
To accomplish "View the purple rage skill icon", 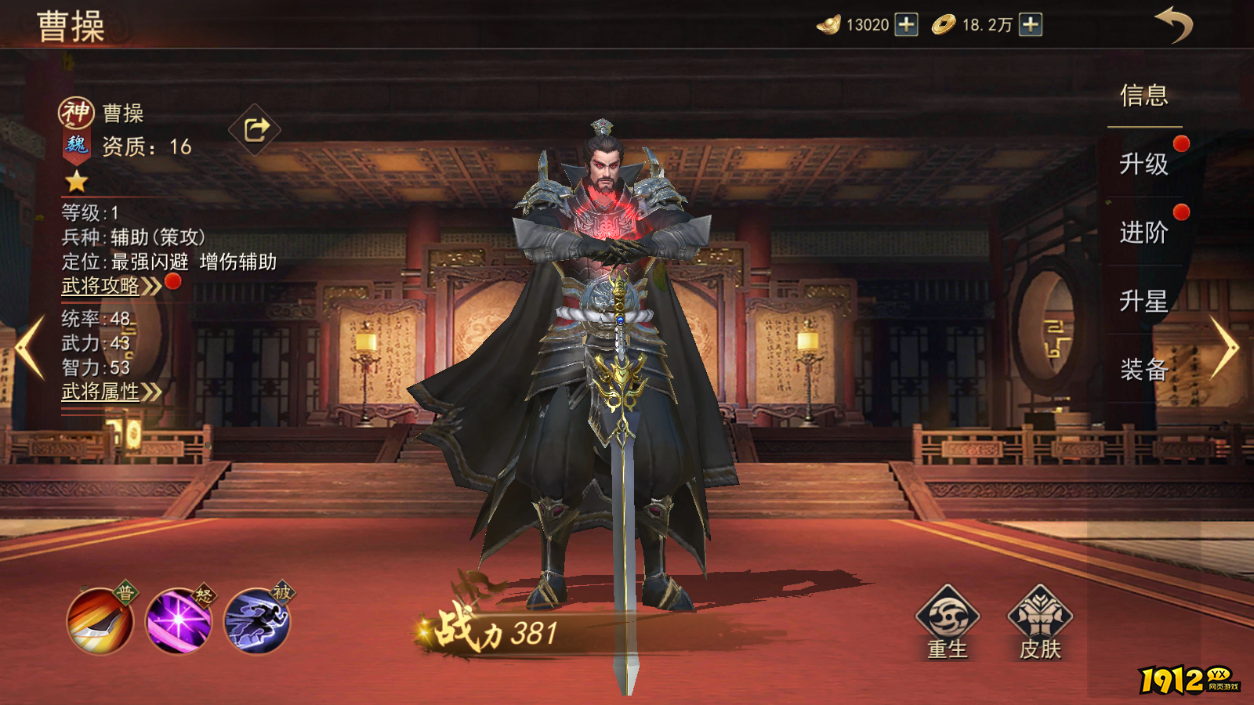I will (179, 621).
